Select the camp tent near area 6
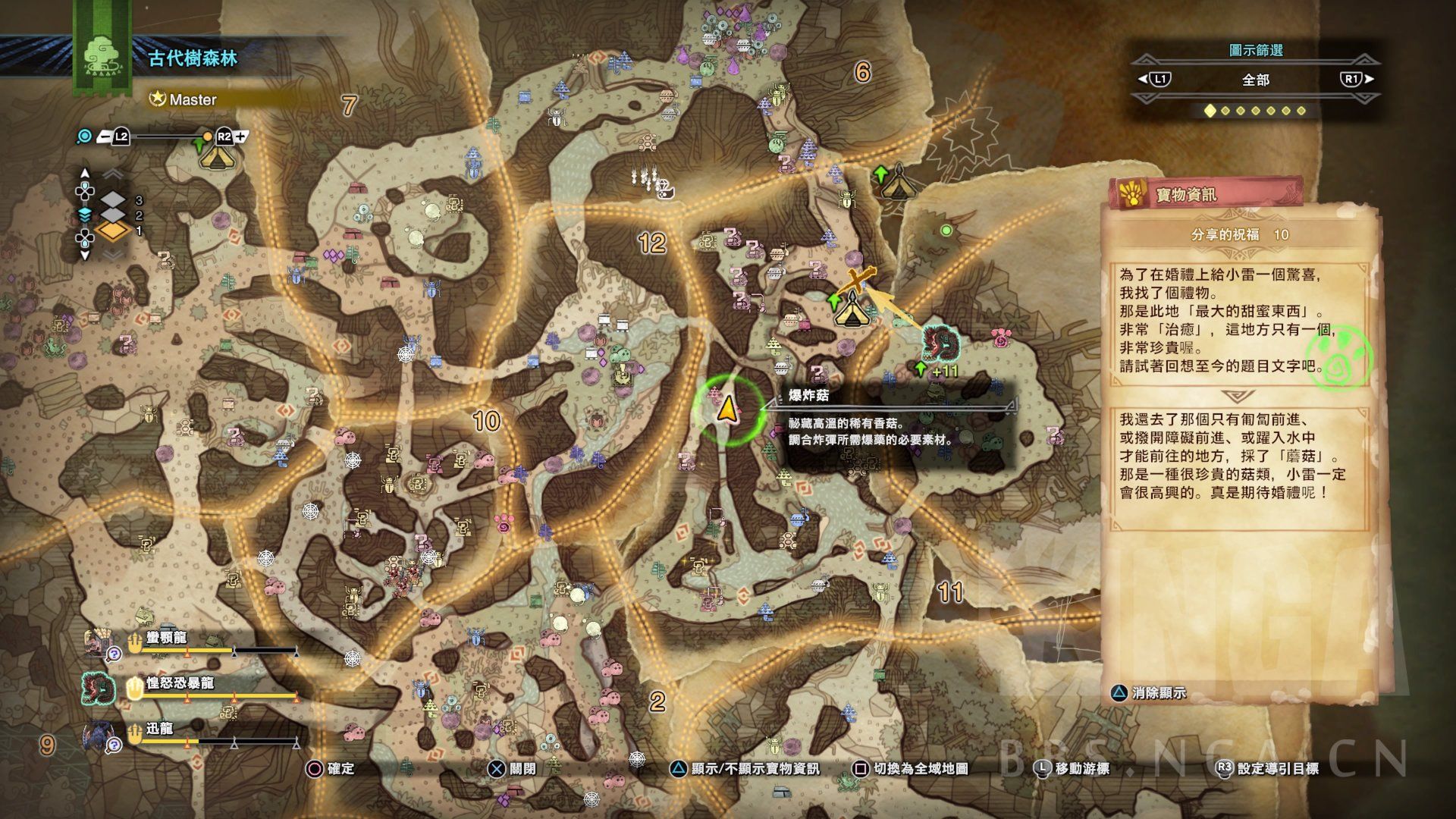This screenshot has height=819, width=1456. click(896, 183)
